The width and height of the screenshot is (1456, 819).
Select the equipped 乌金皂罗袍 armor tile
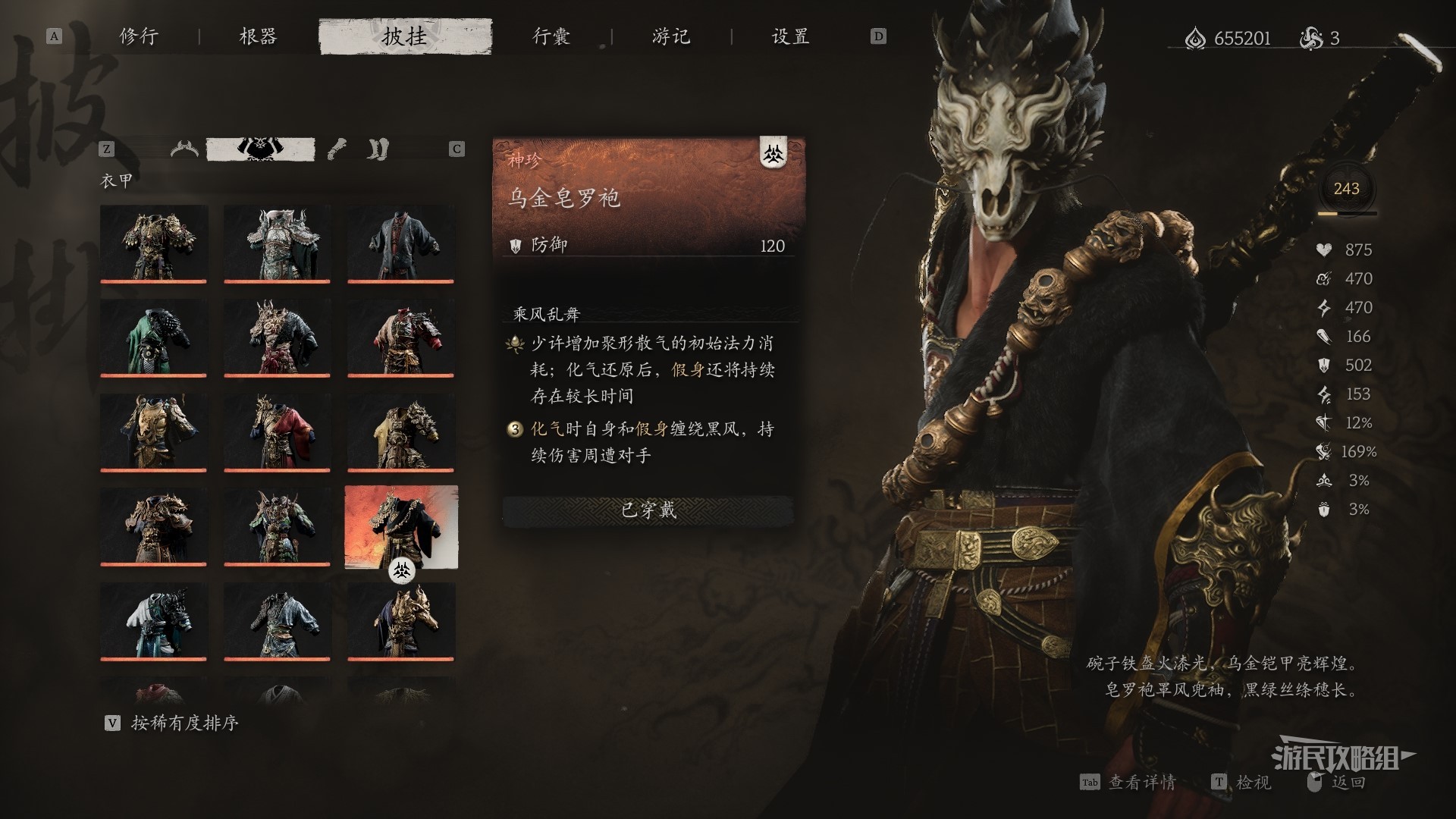[x=400, y=526]
